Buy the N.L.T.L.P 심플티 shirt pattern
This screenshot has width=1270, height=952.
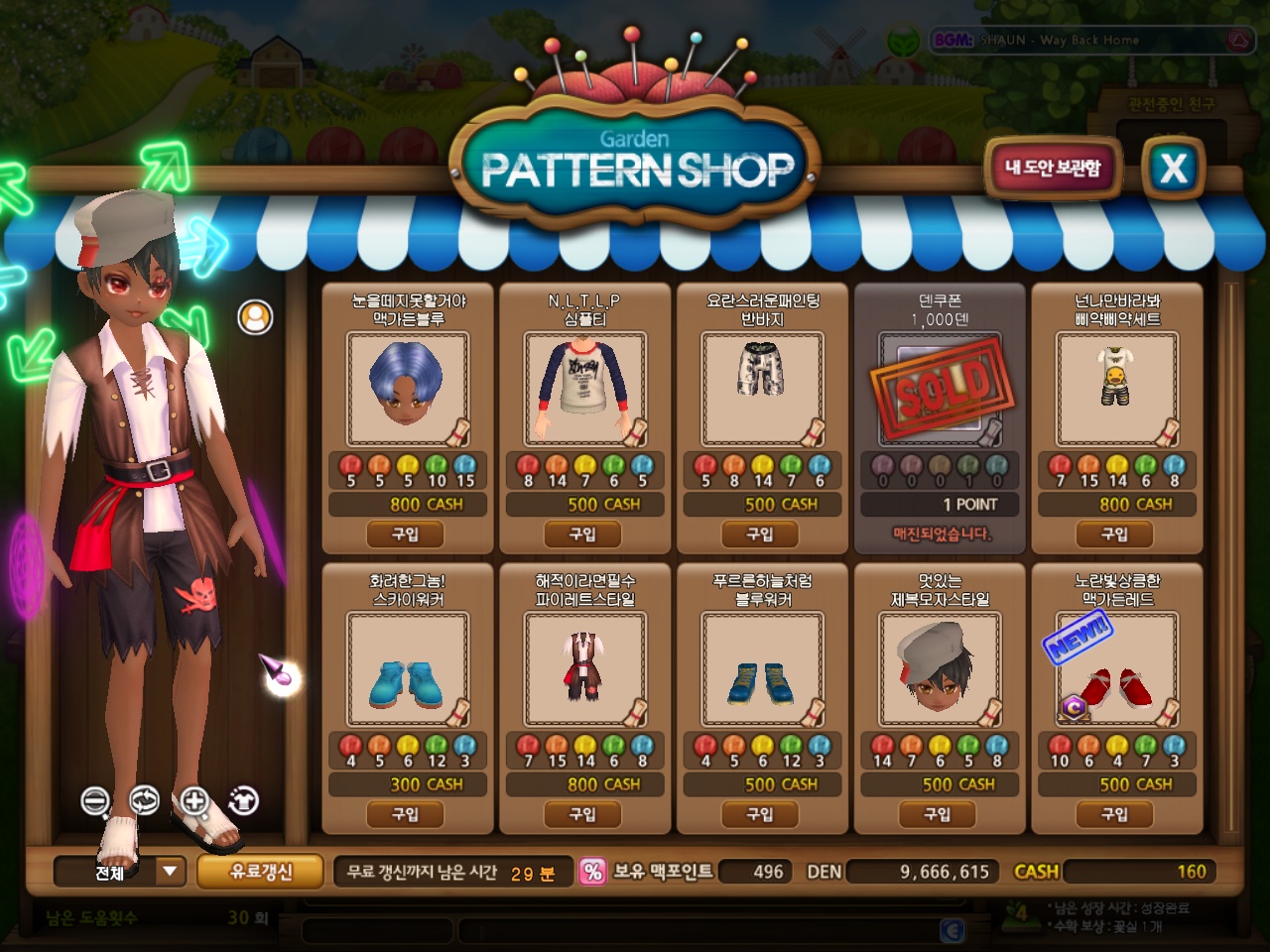pyautogui.click(x=582, y=535)
